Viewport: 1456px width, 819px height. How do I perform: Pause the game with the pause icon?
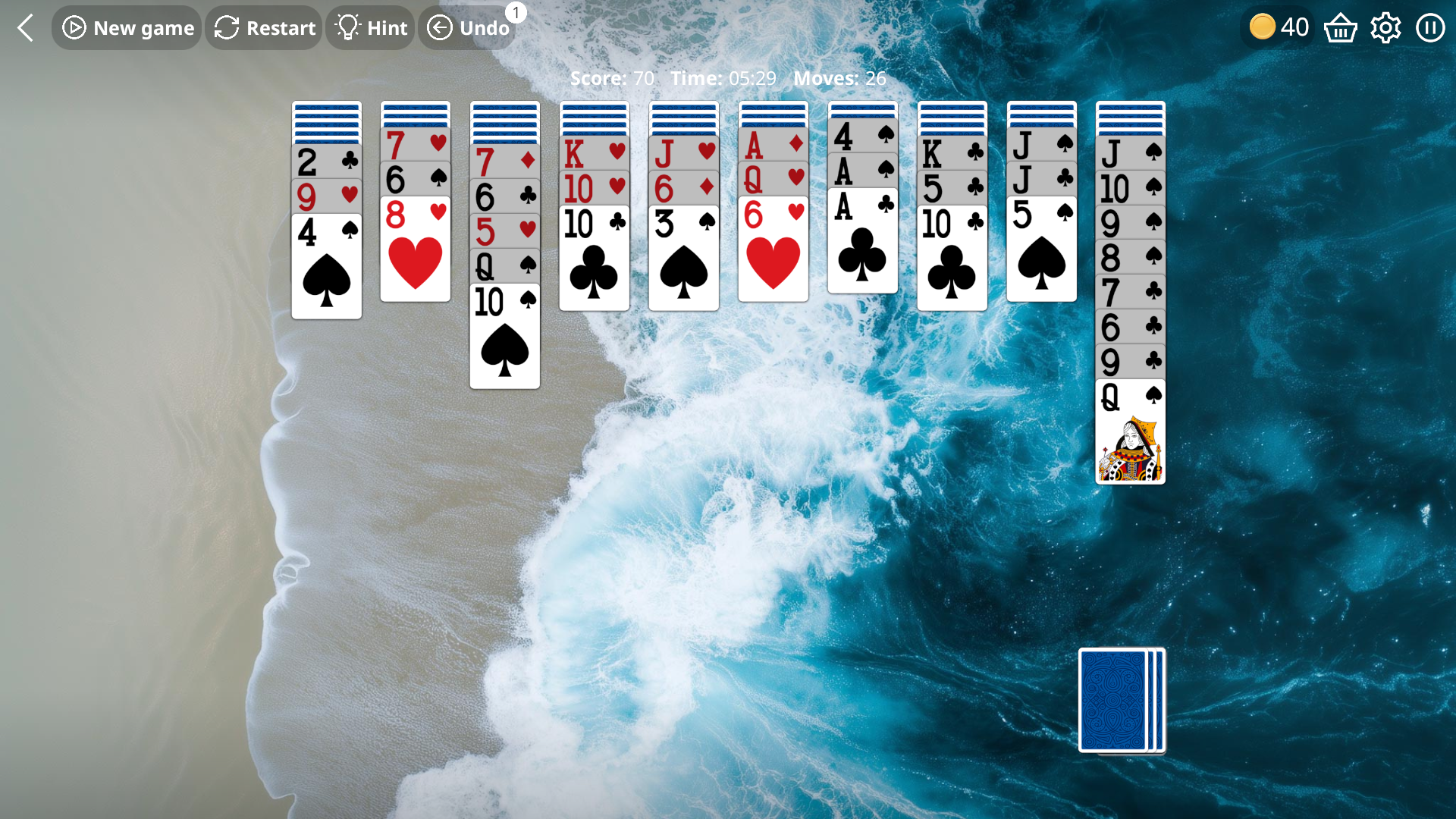click(x=1430, y=27)
